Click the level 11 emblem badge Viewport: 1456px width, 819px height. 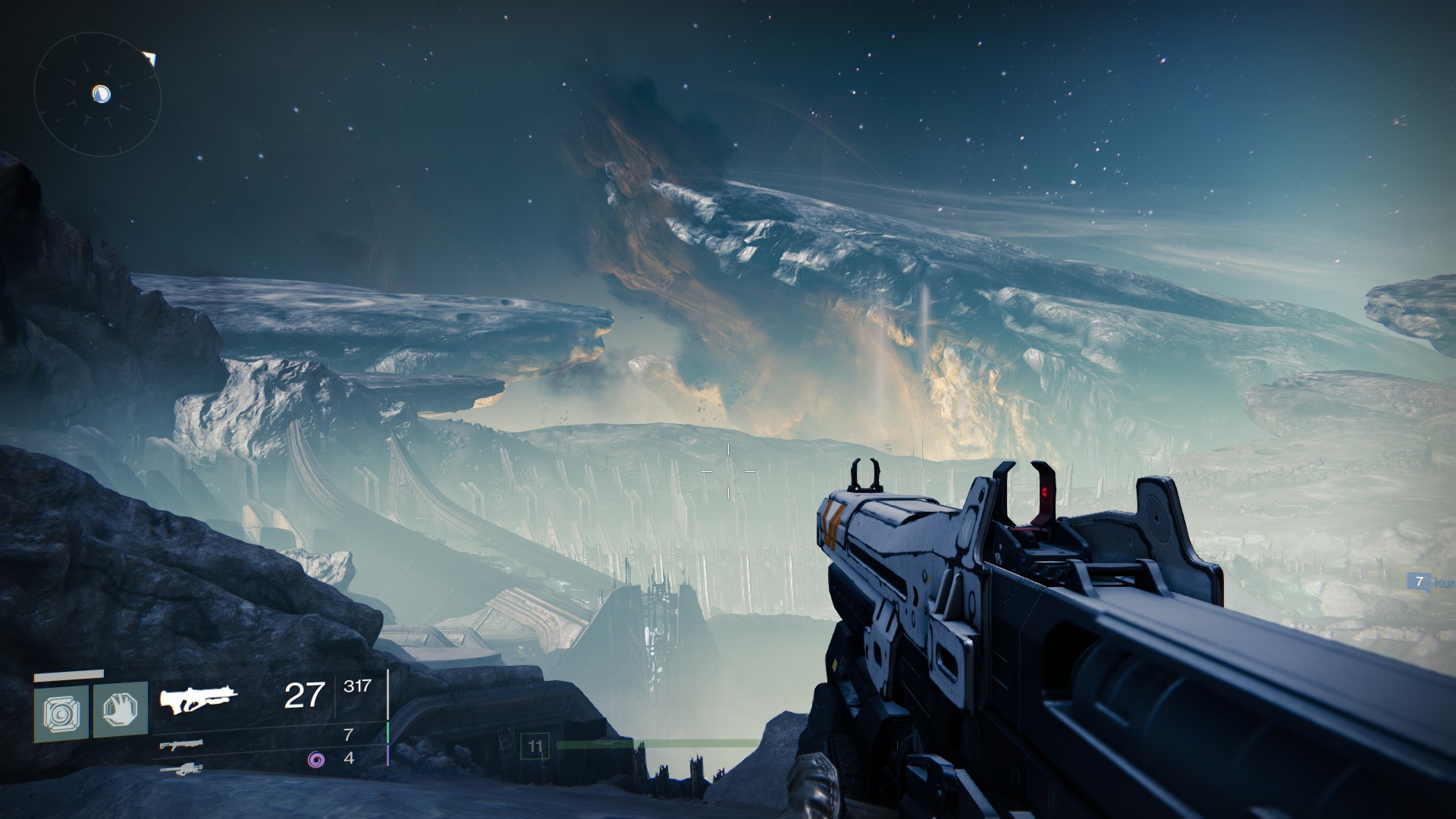535,747
